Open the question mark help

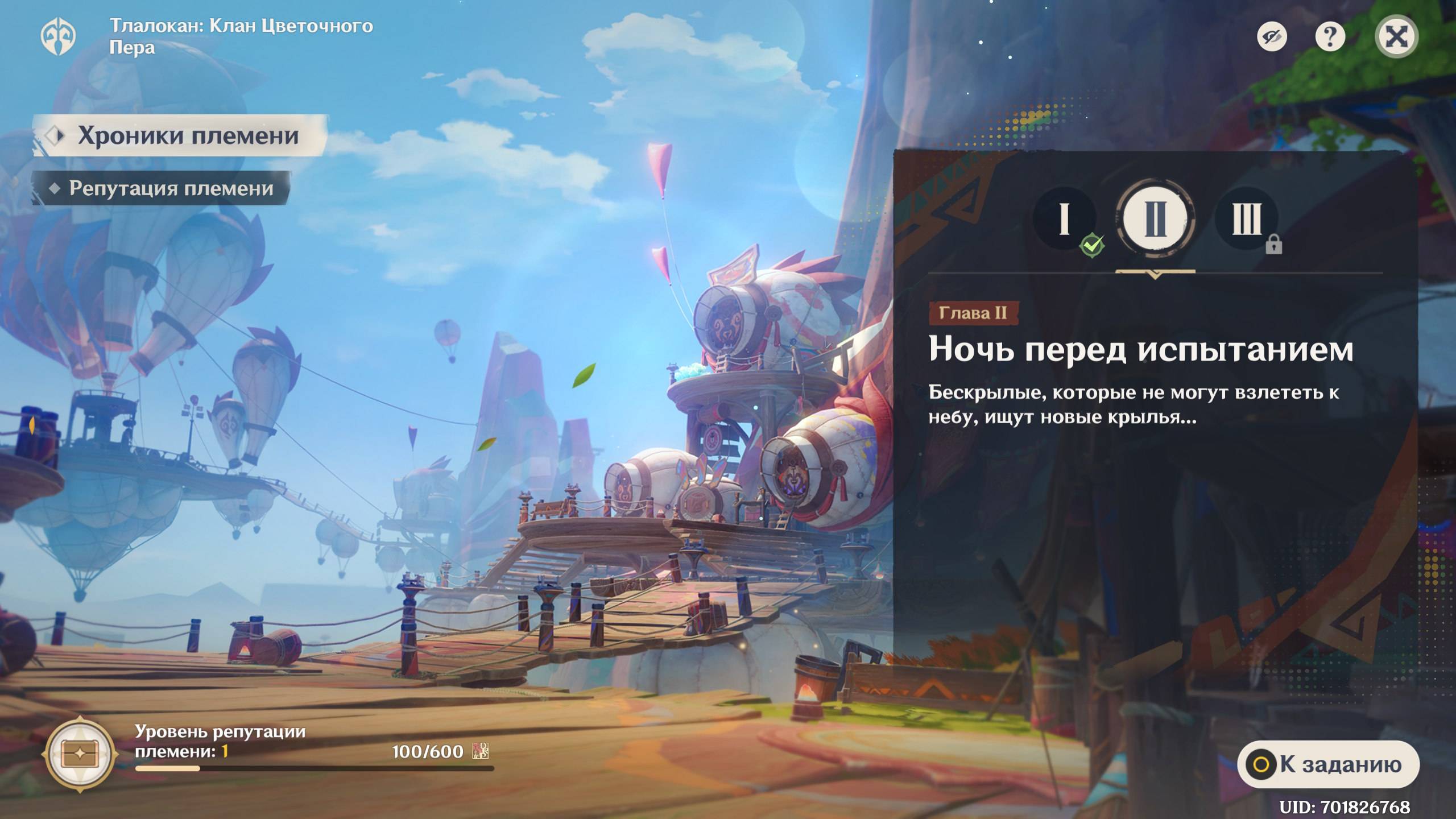pos(1330,38)
